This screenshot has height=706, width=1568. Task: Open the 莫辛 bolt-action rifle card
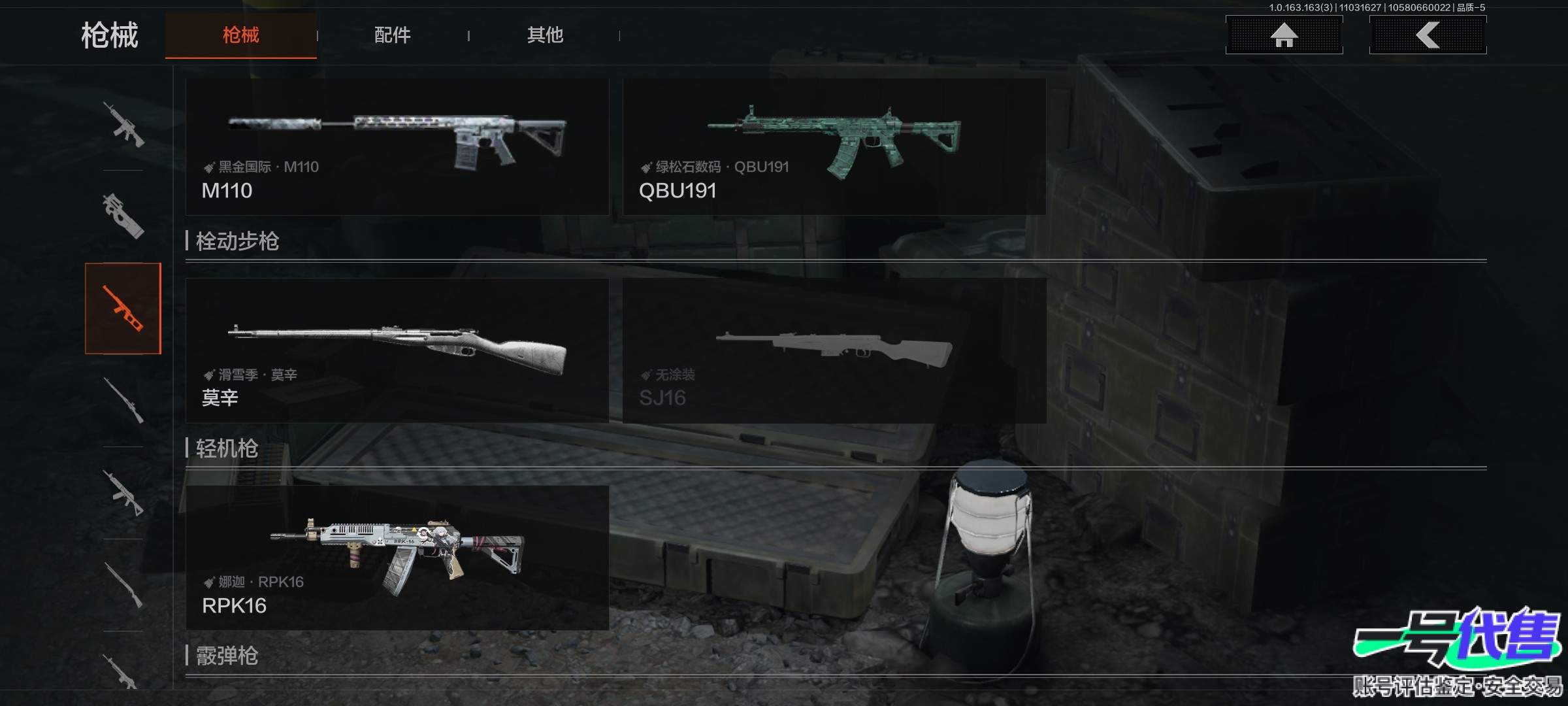[397, 350]
